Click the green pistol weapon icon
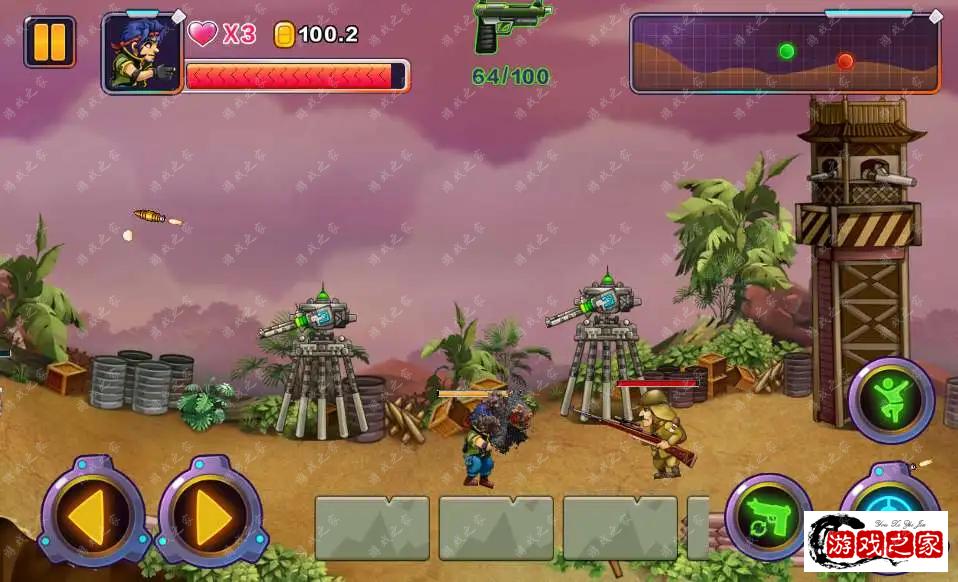The image size is (958, 582). pyautogui.click(x=511, y=24)
